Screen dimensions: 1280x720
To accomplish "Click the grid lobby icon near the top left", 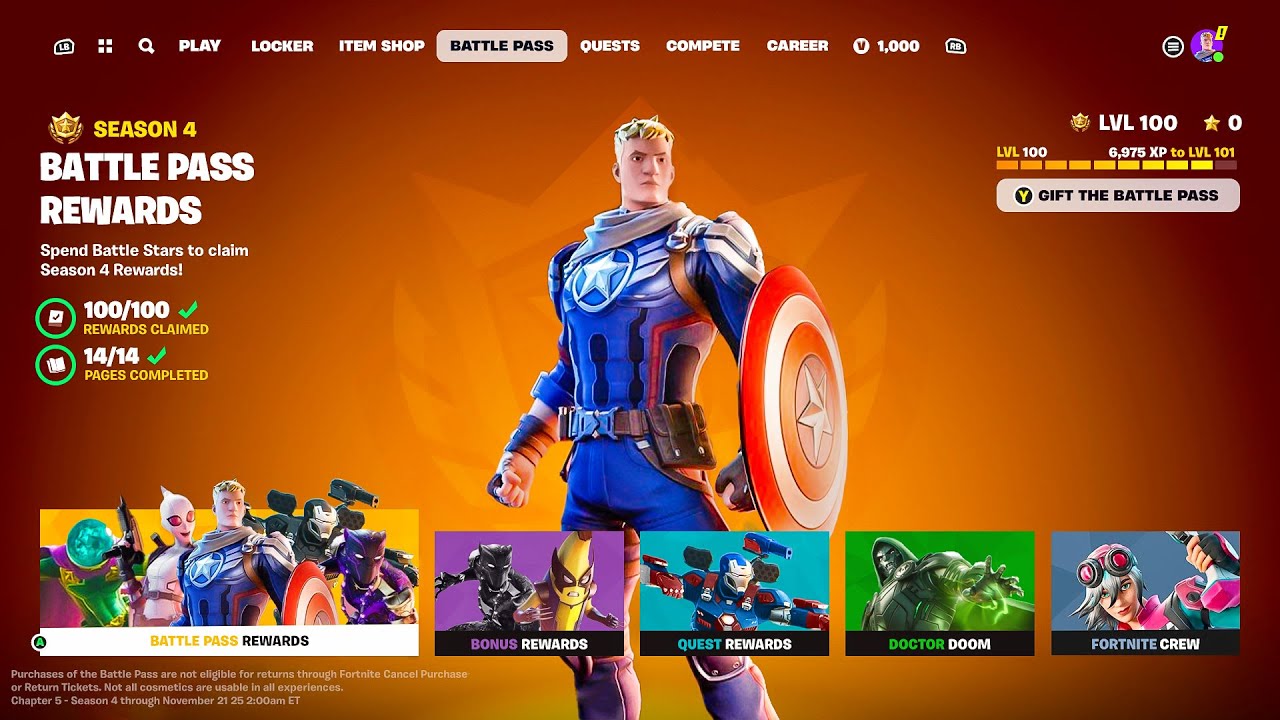I will [104, 46].
